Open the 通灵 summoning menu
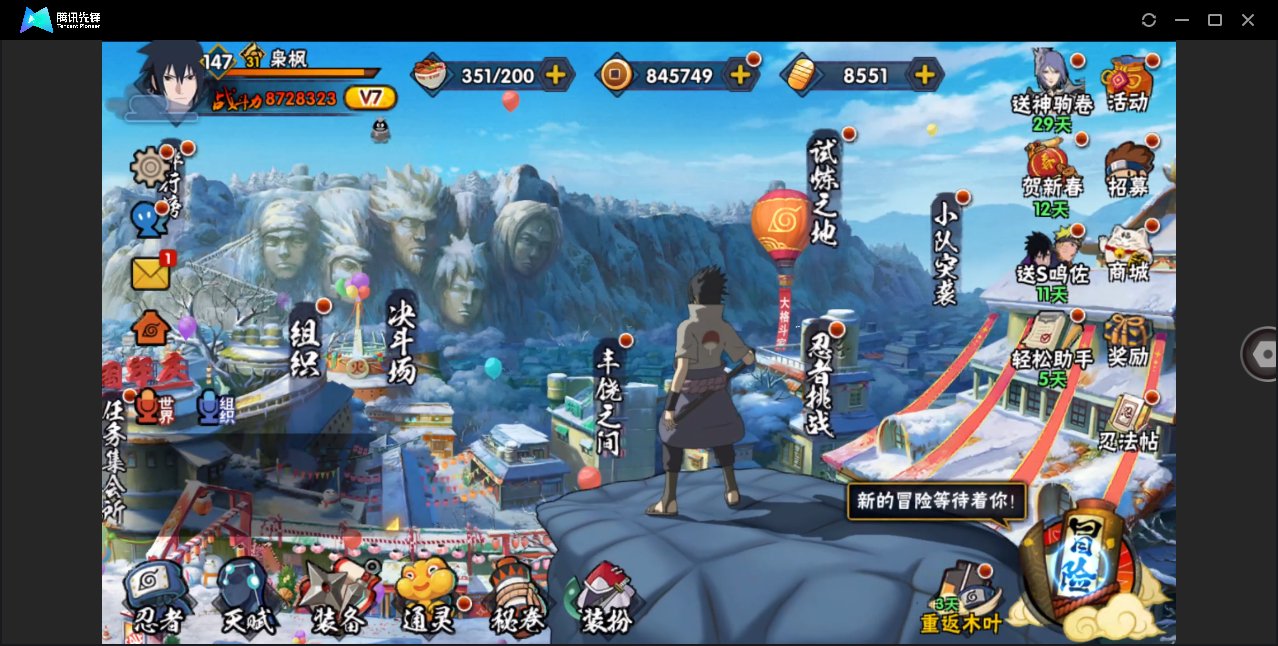 (x=427, y=597)
